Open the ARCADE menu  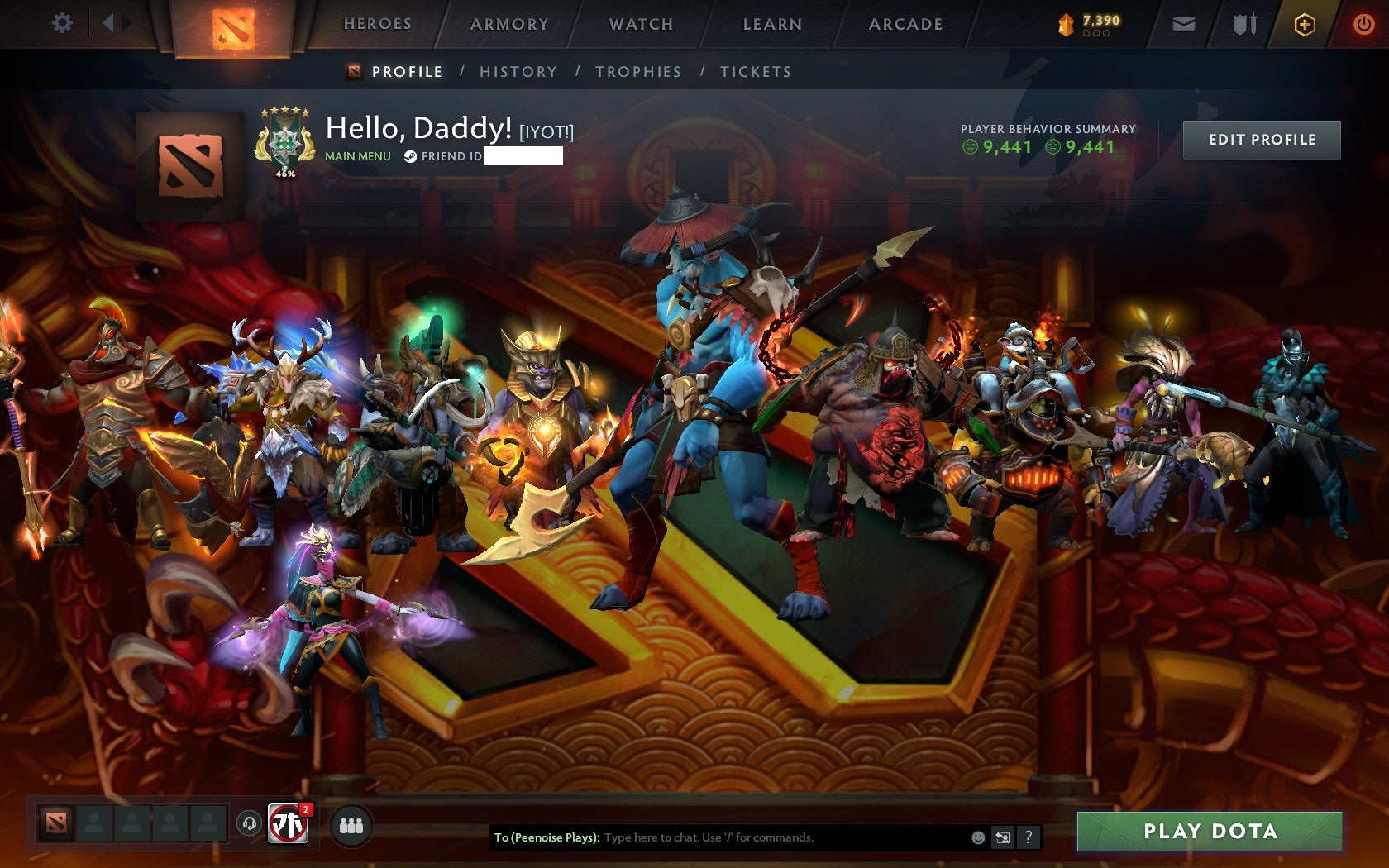click(905, 25)
